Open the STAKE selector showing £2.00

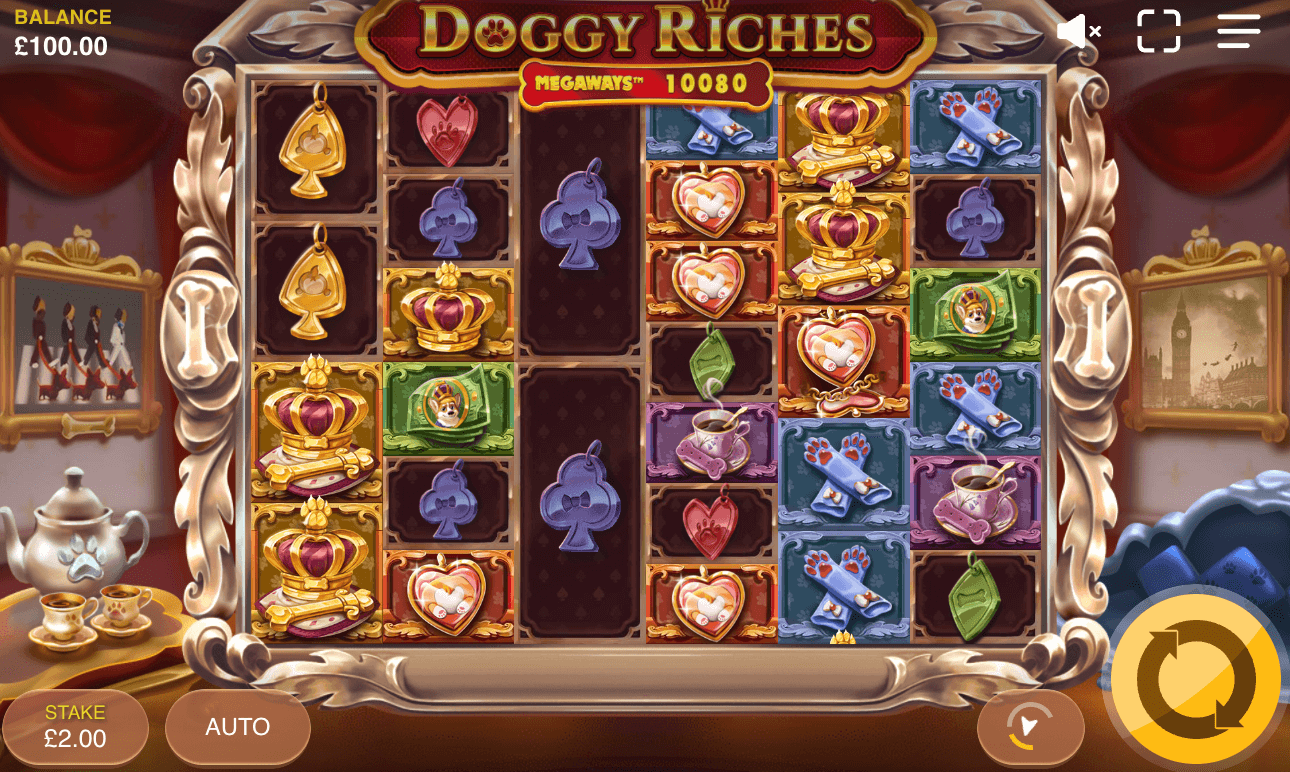pos(75,727)
